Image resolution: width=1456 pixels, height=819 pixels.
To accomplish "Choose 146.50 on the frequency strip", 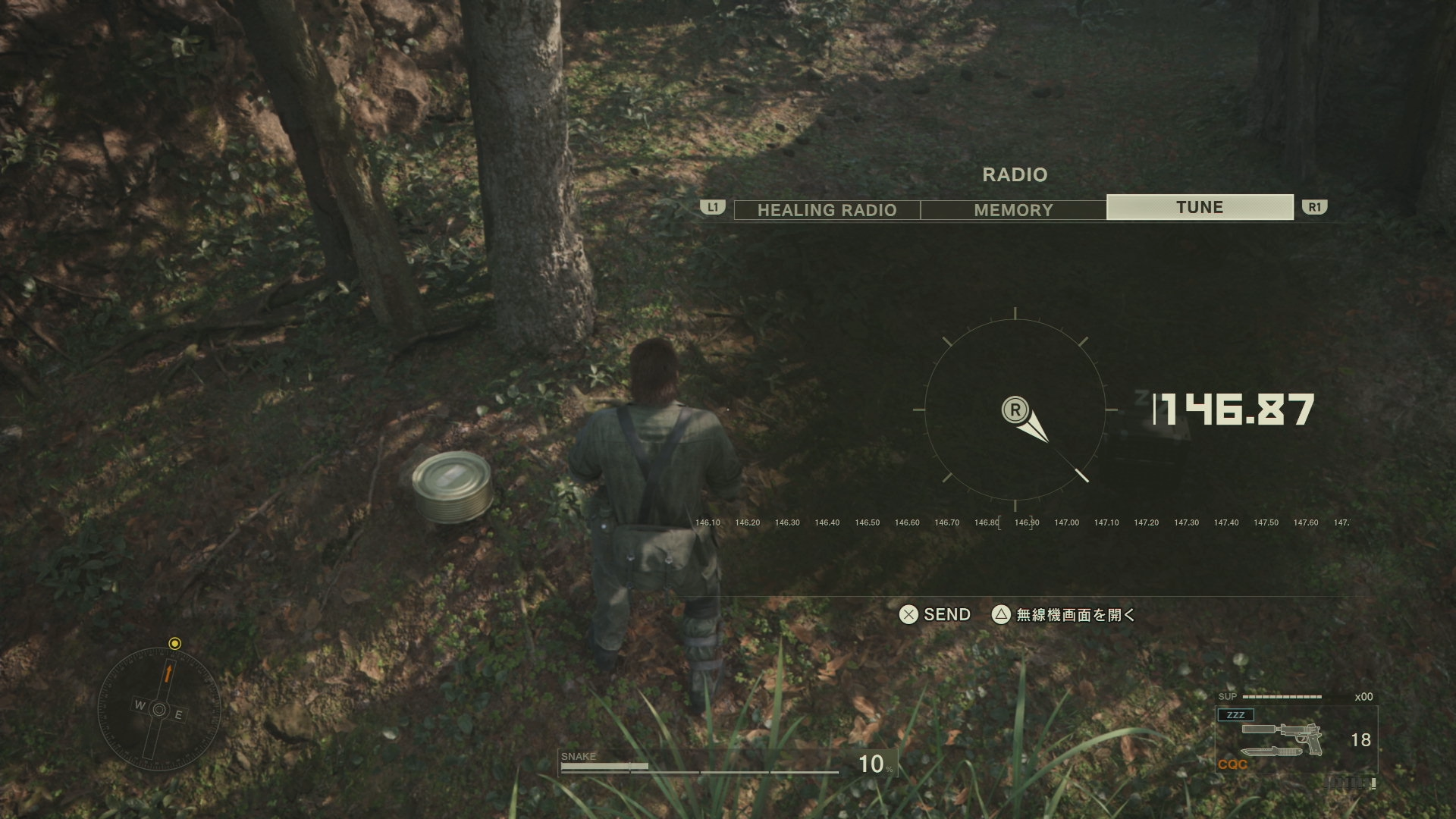I will pos(867,522).
